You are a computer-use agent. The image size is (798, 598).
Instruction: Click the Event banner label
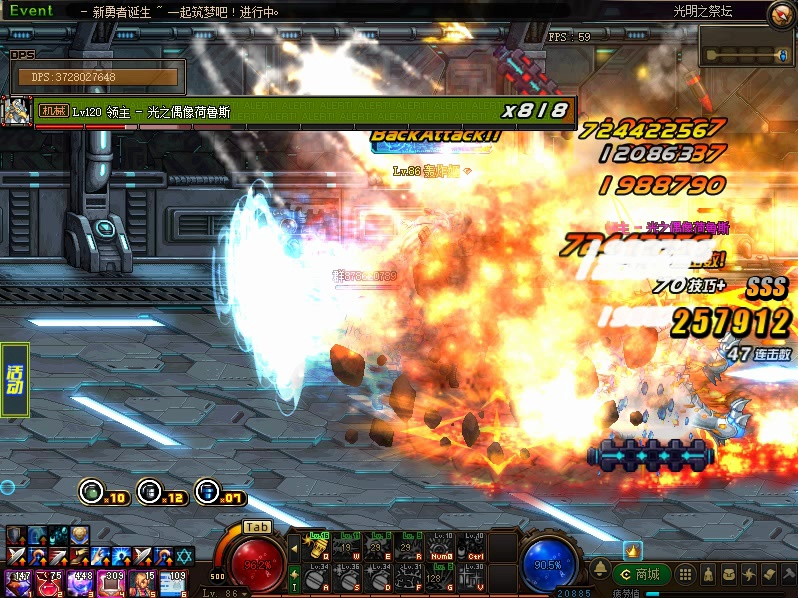[x=30, y=10]
